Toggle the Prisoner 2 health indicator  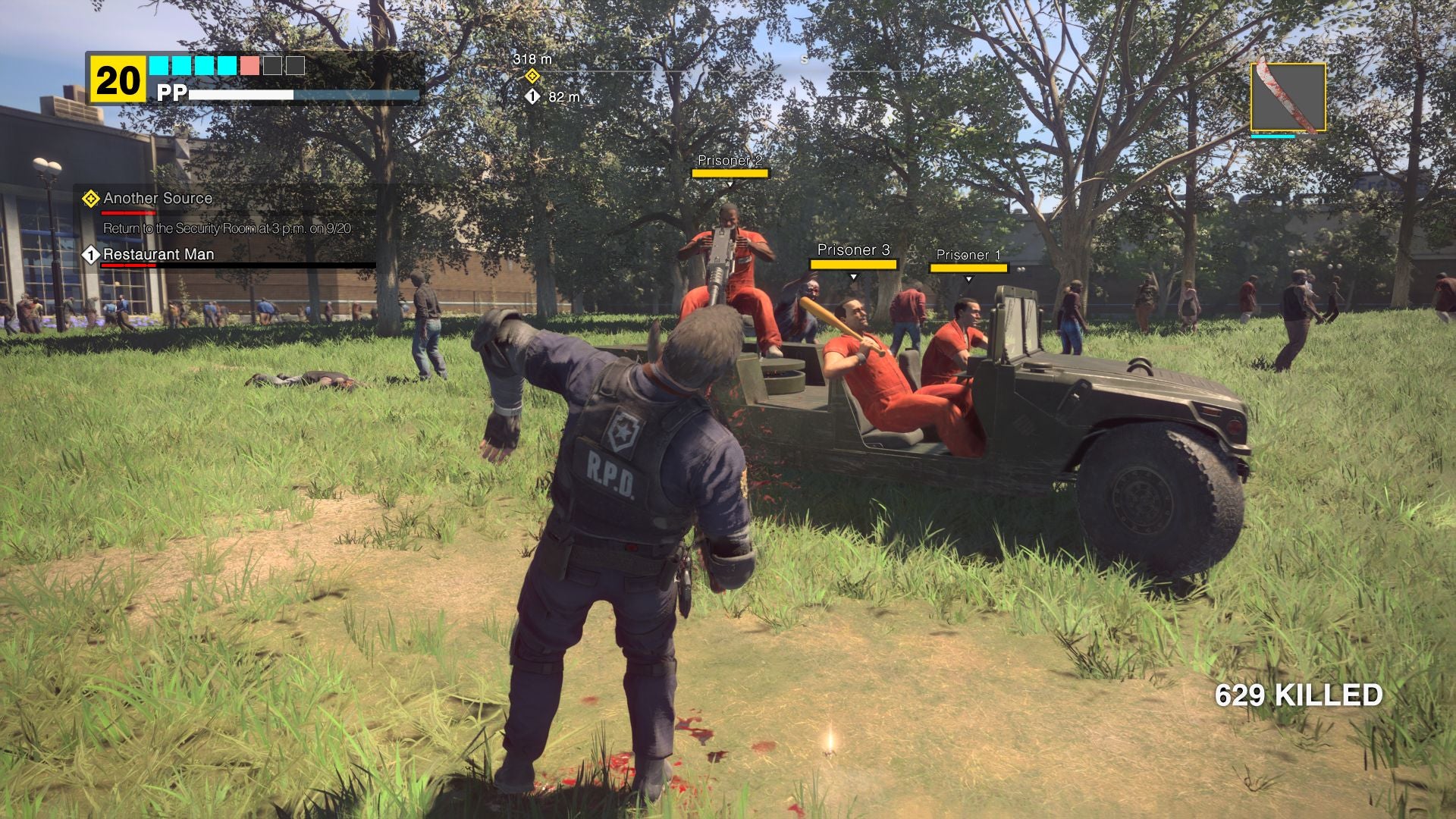click(x=730, y=174)
